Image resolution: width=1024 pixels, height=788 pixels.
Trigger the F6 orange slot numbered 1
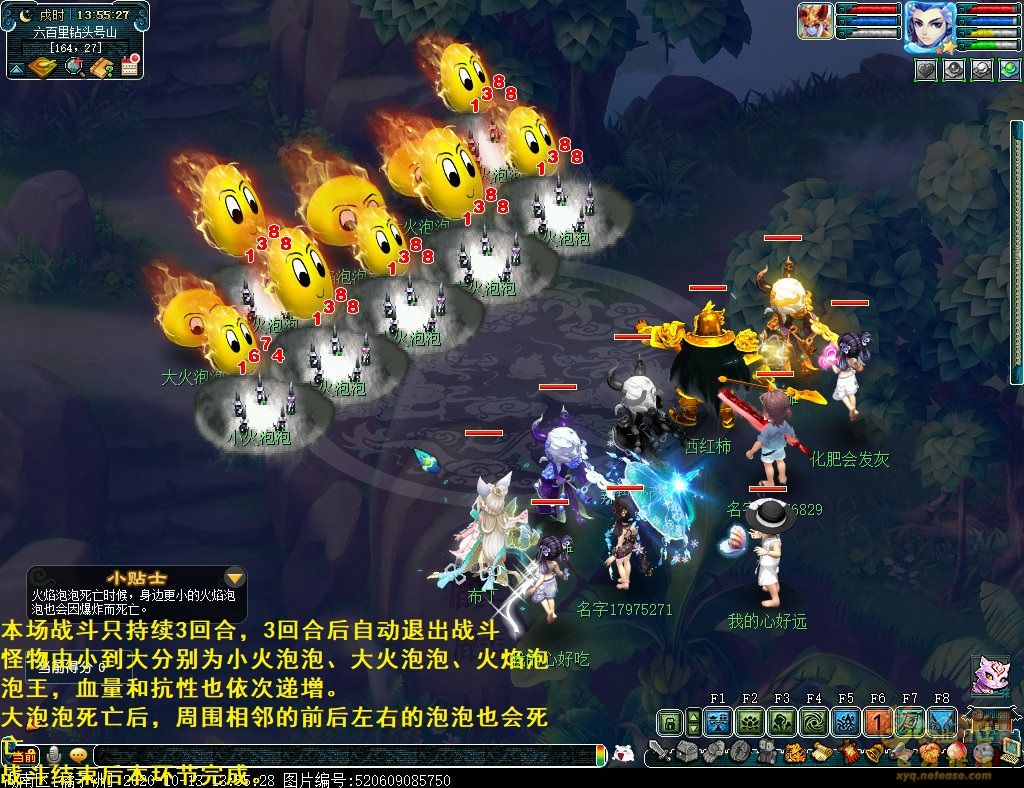click(x=878, y=722)
